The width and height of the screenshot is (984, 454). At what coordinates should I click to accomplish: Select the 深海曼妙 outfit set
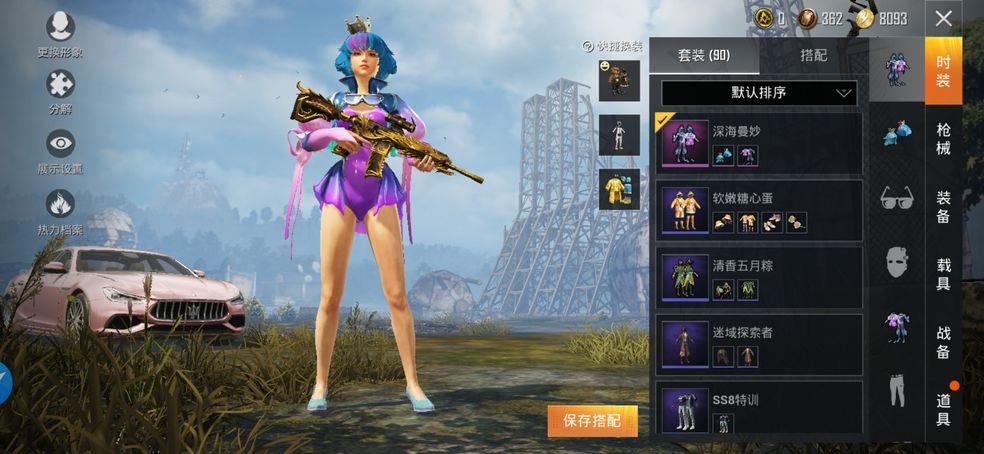(x=761, y=142)
